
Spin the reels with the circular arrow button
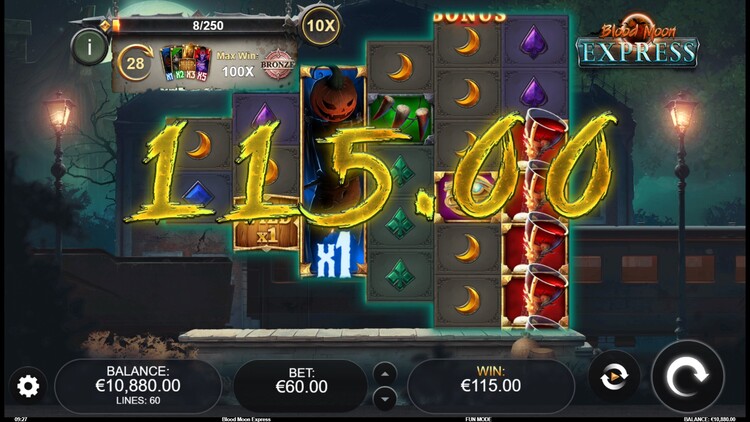point(687,376)
